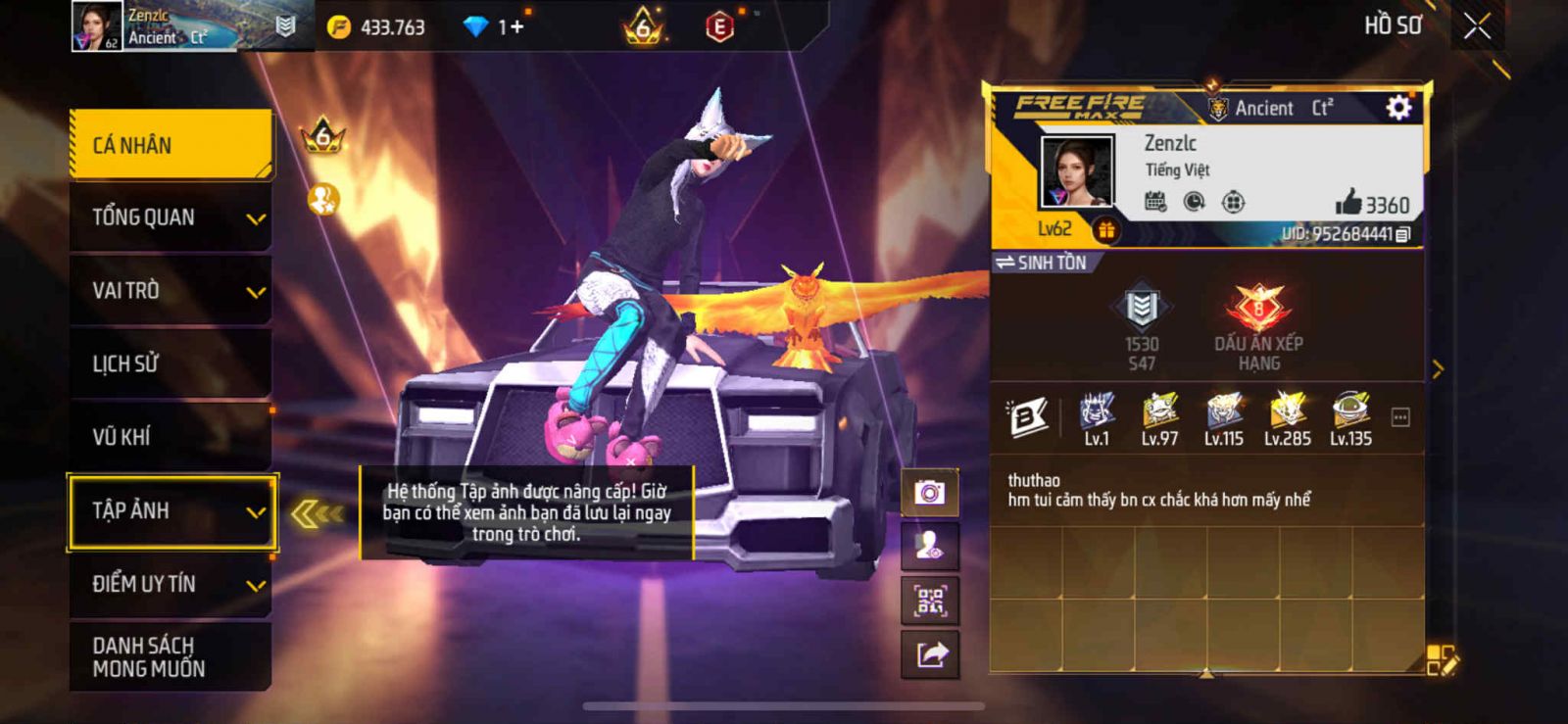
Task: Switch the SINH TỒN game mode stats
Action: pos(1041,263)
